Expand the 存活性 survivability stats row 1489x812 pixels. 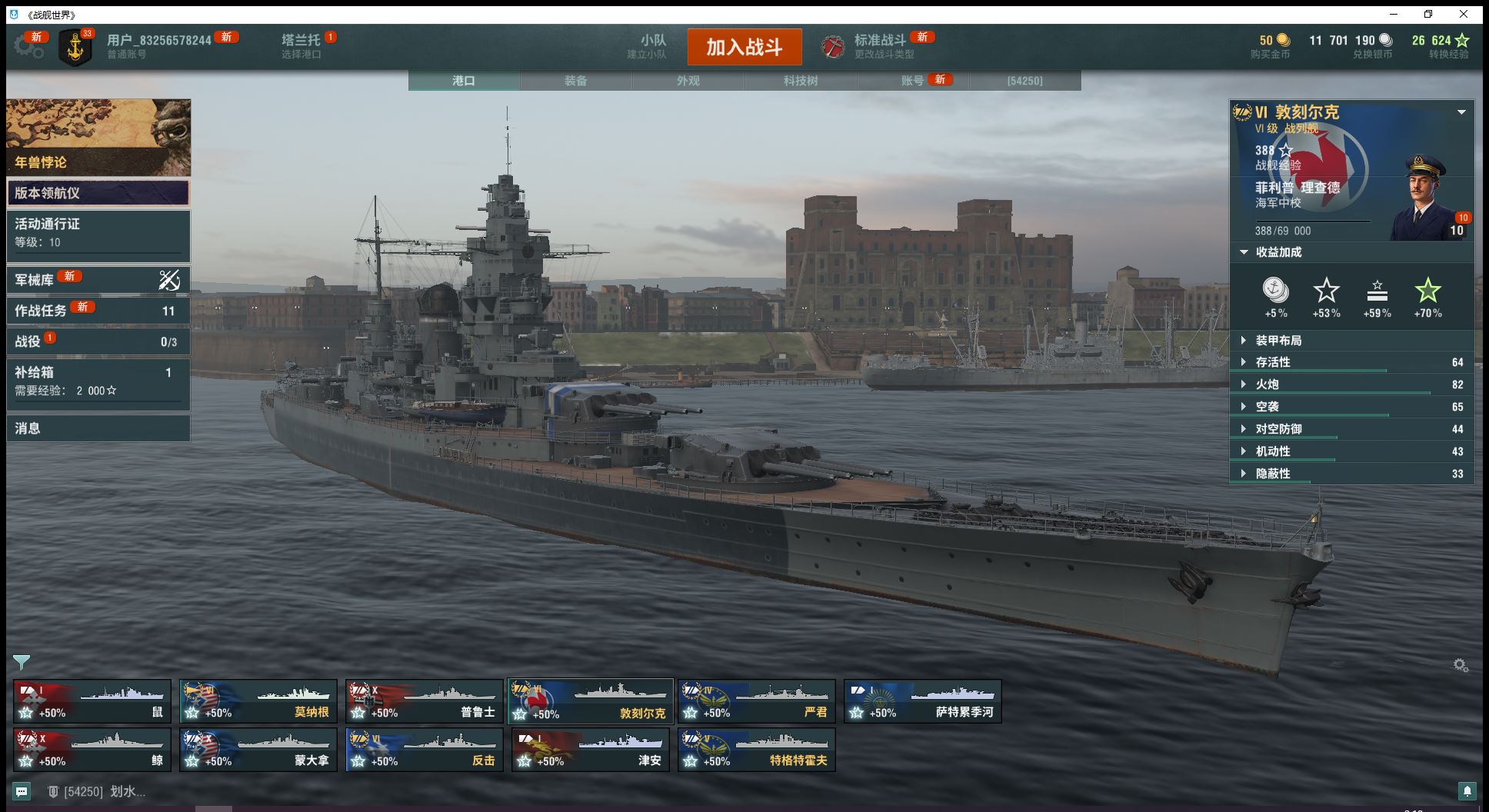[x=1351, y=362]
